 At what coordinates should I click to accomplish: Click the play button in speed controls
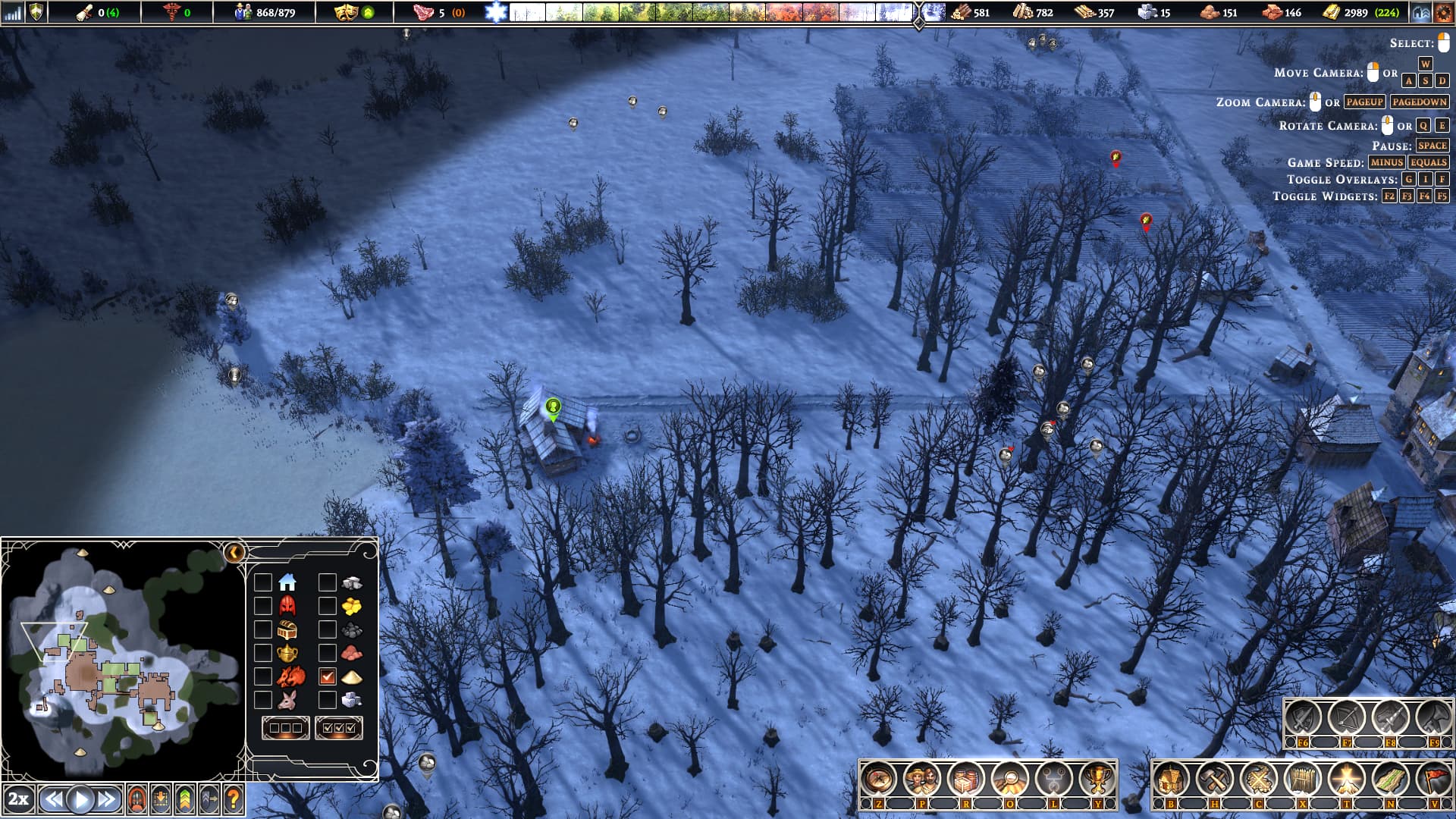pos(80,799)
